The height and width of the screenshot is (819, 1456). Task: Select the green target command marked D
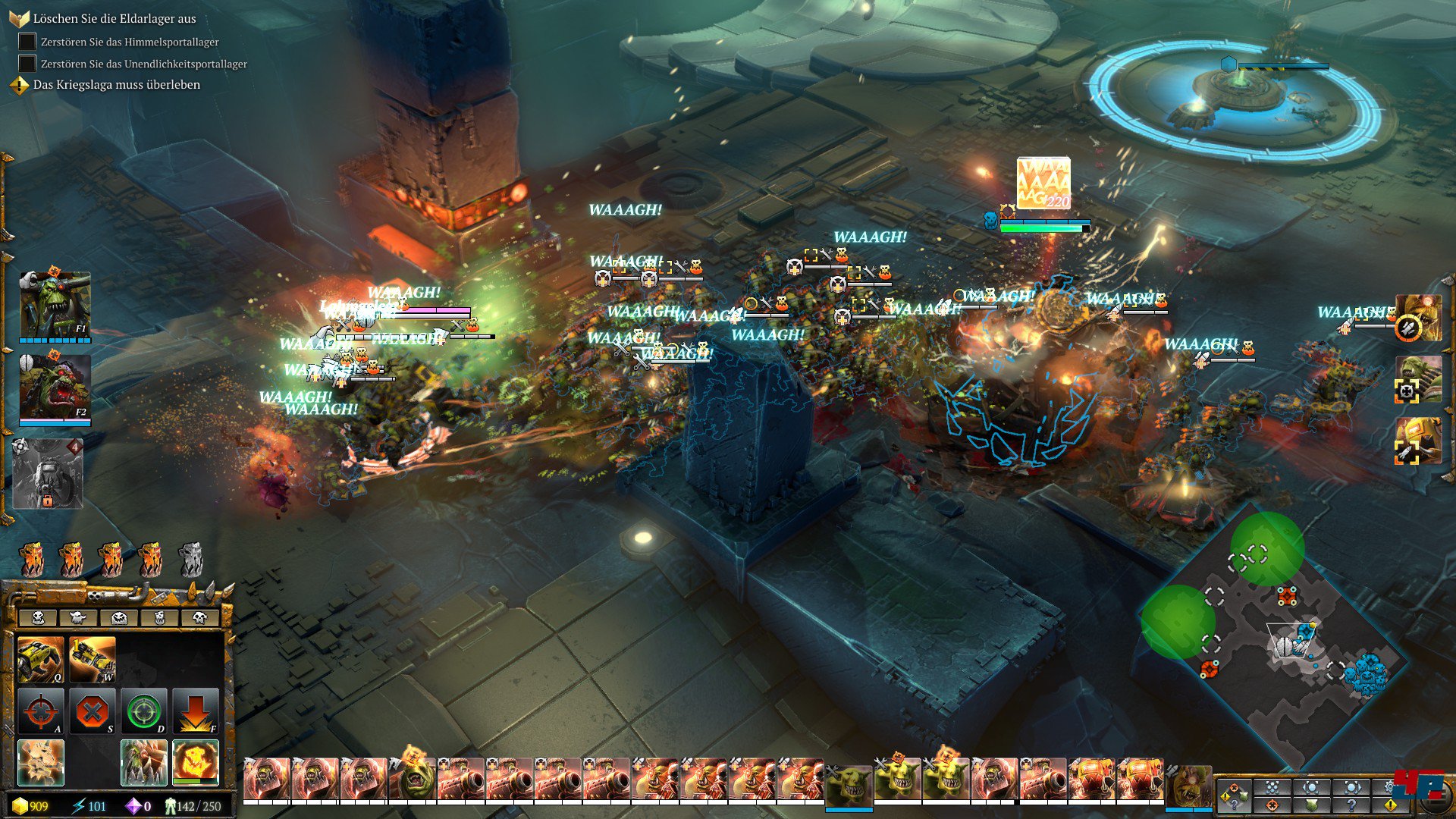tap(144, 711)
